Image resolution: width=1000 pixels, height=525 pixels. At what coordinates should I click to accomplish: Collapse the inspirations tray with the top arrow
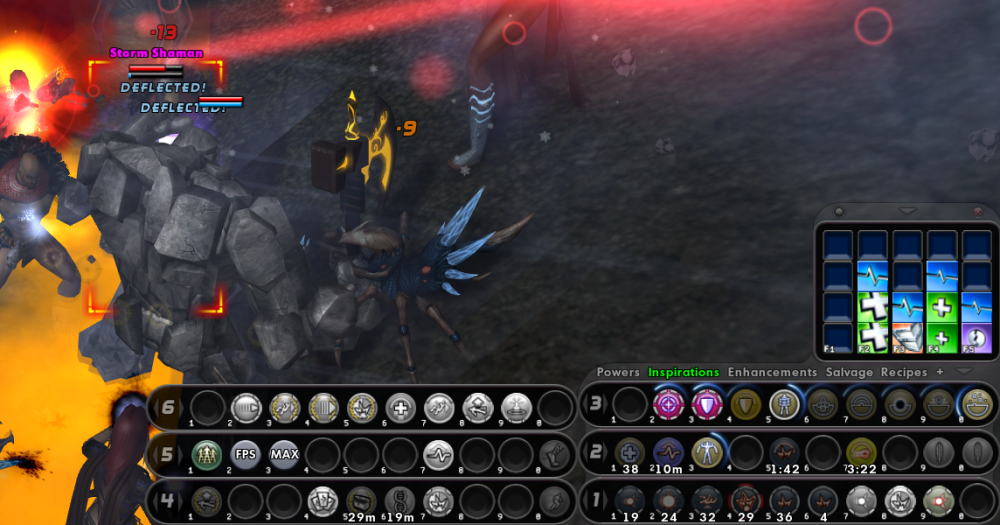coord(907,211)
